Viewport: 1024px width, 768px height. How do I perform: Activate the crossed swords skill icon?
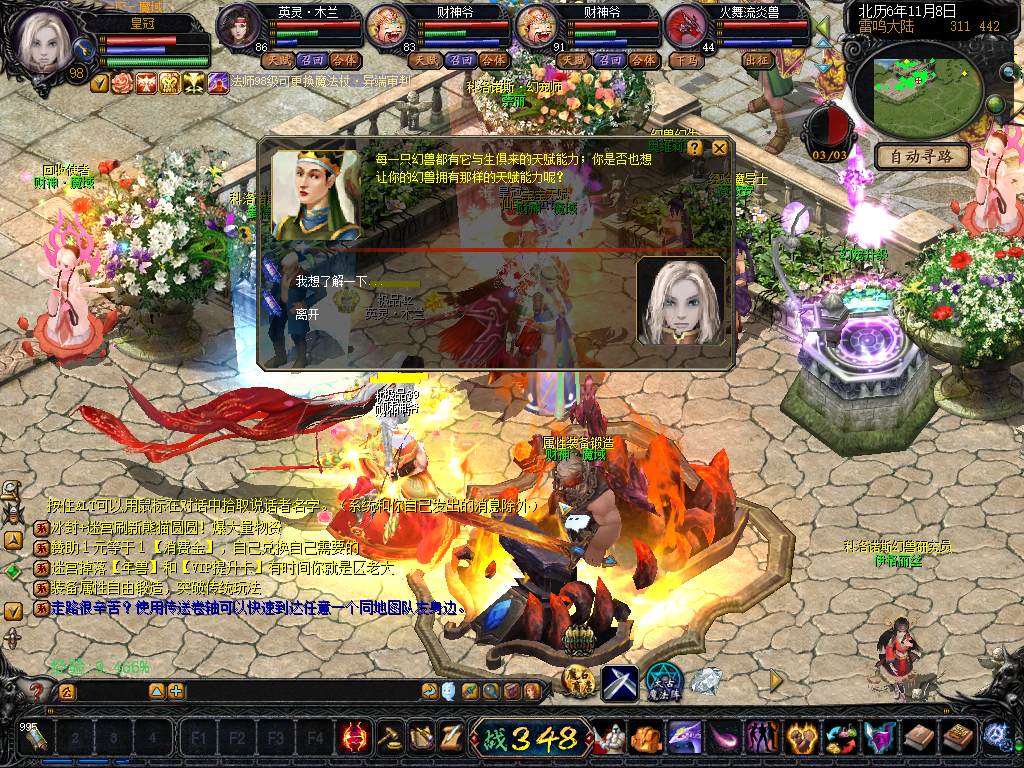click(x=620, y=683)
